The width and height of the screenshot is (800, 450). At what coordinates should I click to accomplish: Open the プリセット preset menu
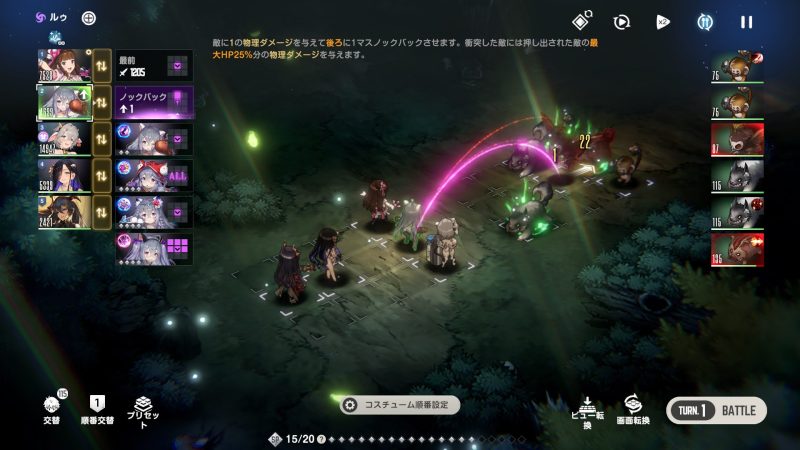coord(144,410)
